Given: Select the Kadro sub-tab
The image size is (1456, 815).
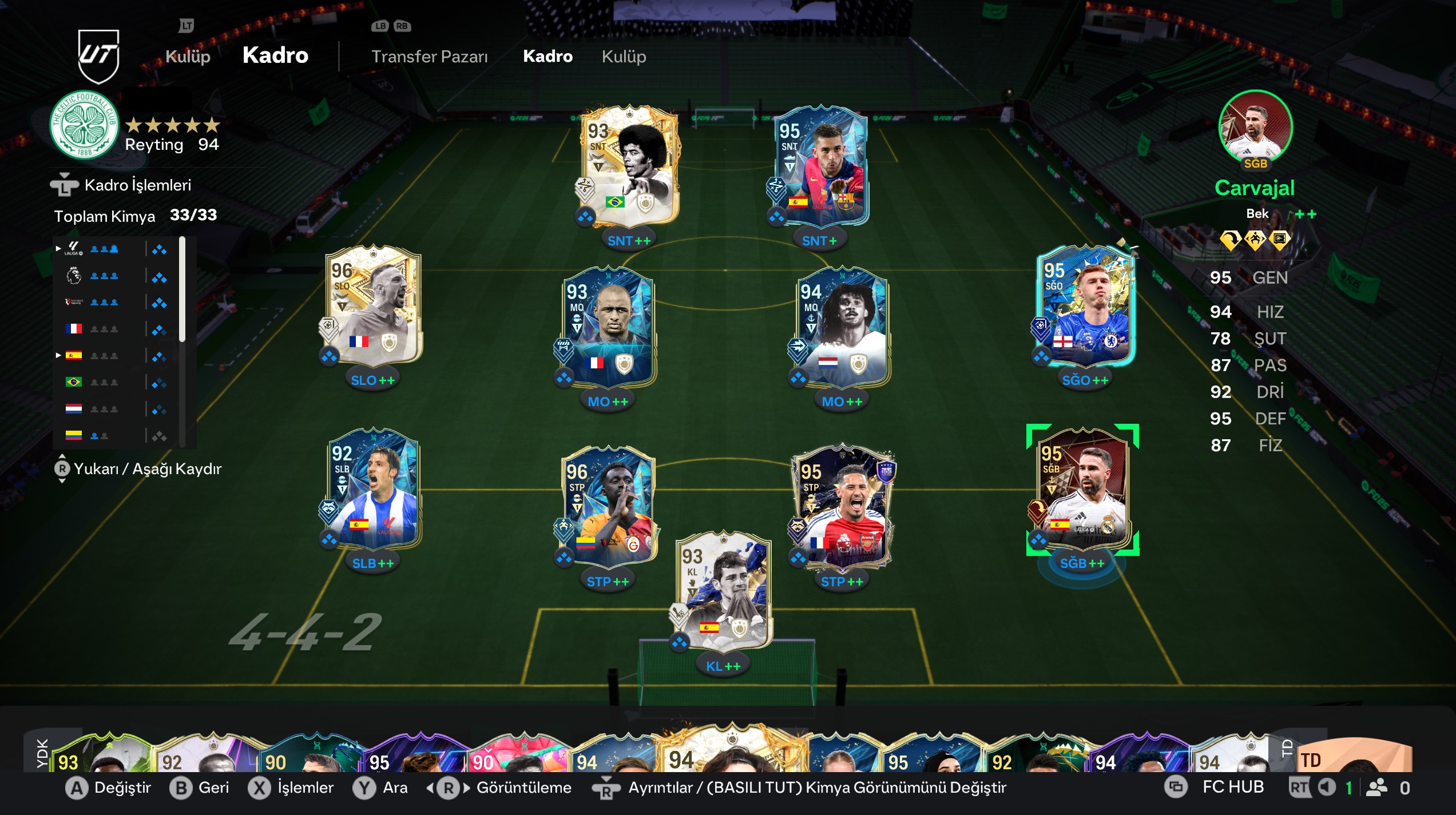Looking at the screenshot, I should point(548,56).
